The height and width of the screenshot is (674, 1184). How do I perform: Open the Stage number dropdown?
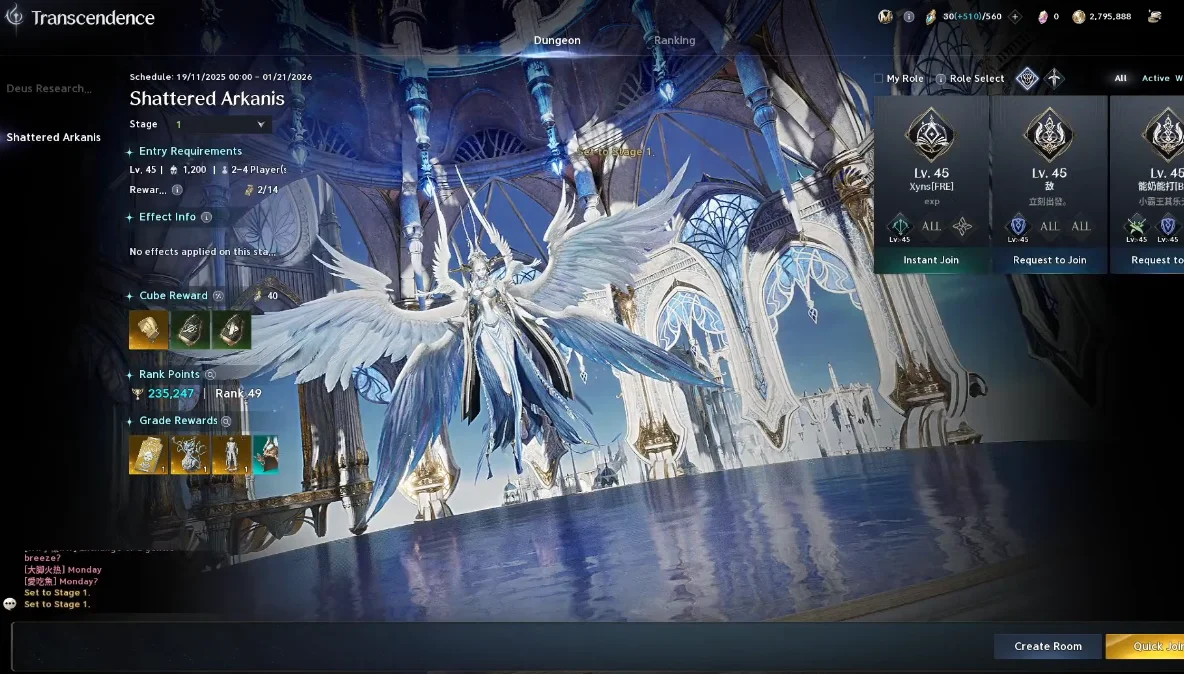point(221,125)
